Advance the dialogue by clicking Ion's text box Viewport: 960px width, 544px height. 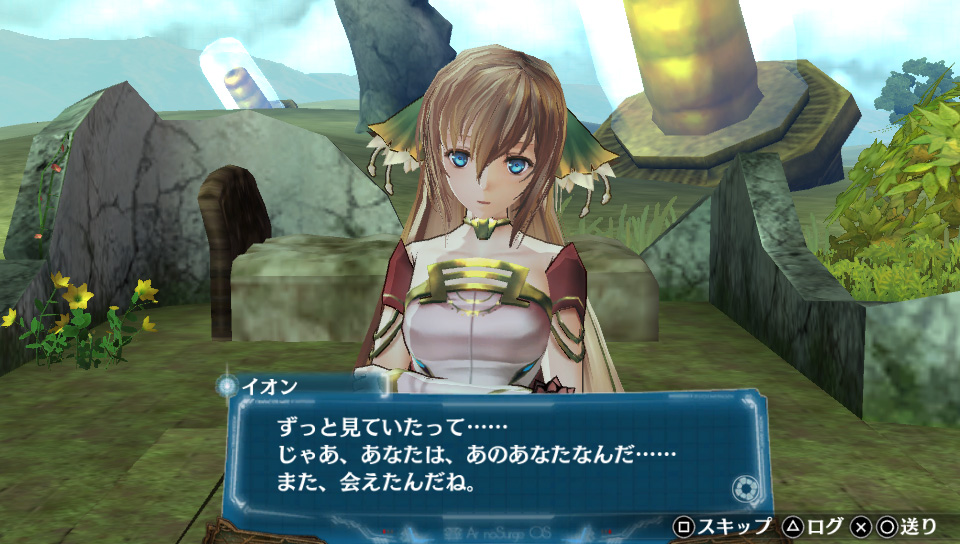click(490, 455)
